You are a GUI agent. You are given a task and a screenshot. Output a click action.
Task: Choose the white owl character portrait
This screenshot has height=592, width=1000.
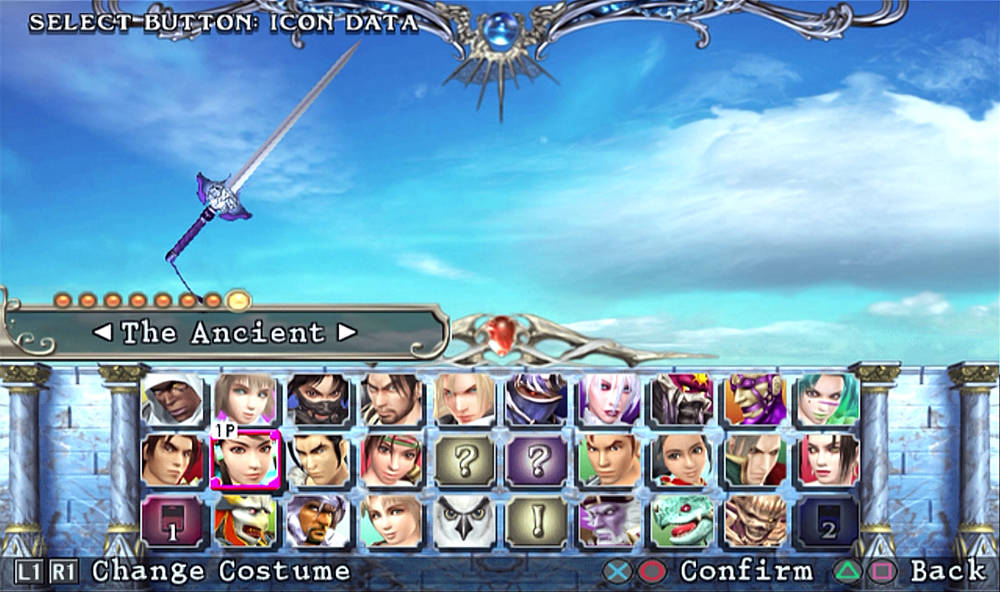pos(464,520)
